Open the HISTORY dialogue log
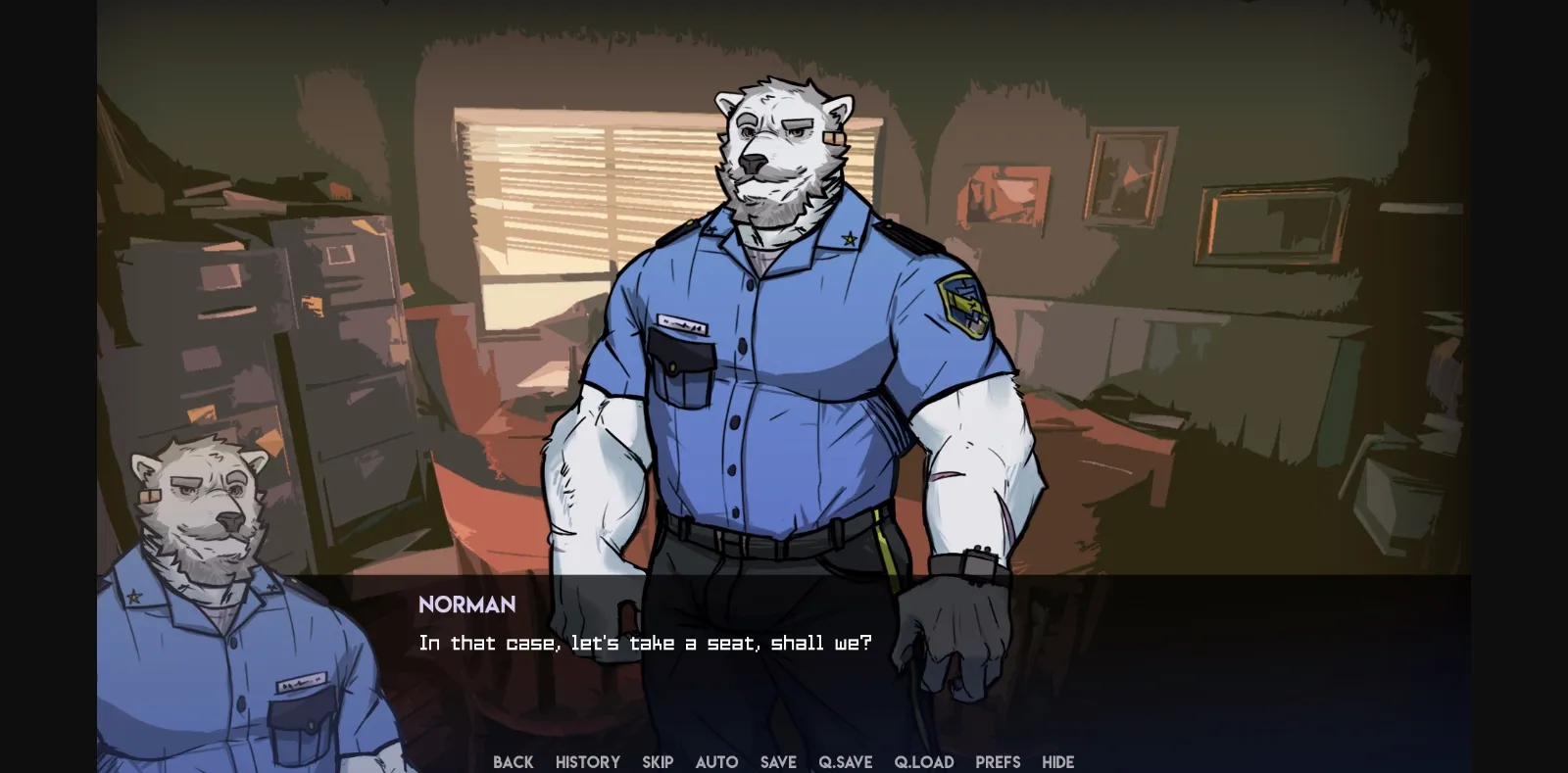Image resolution: width=1568 pixels, height=773 pixels. [x=587, y=762]
